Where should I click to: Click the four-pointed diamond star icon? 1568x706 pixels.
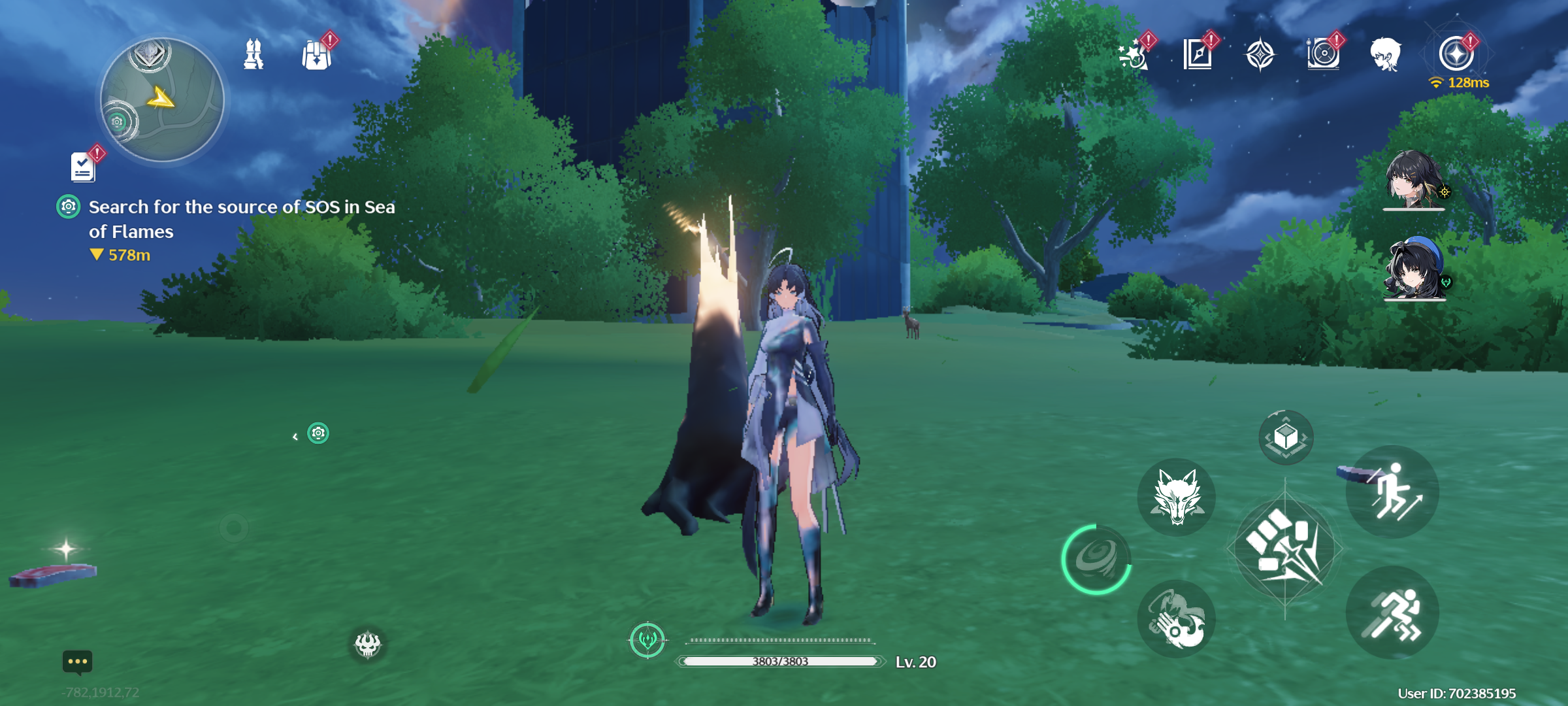(1260, 54)
